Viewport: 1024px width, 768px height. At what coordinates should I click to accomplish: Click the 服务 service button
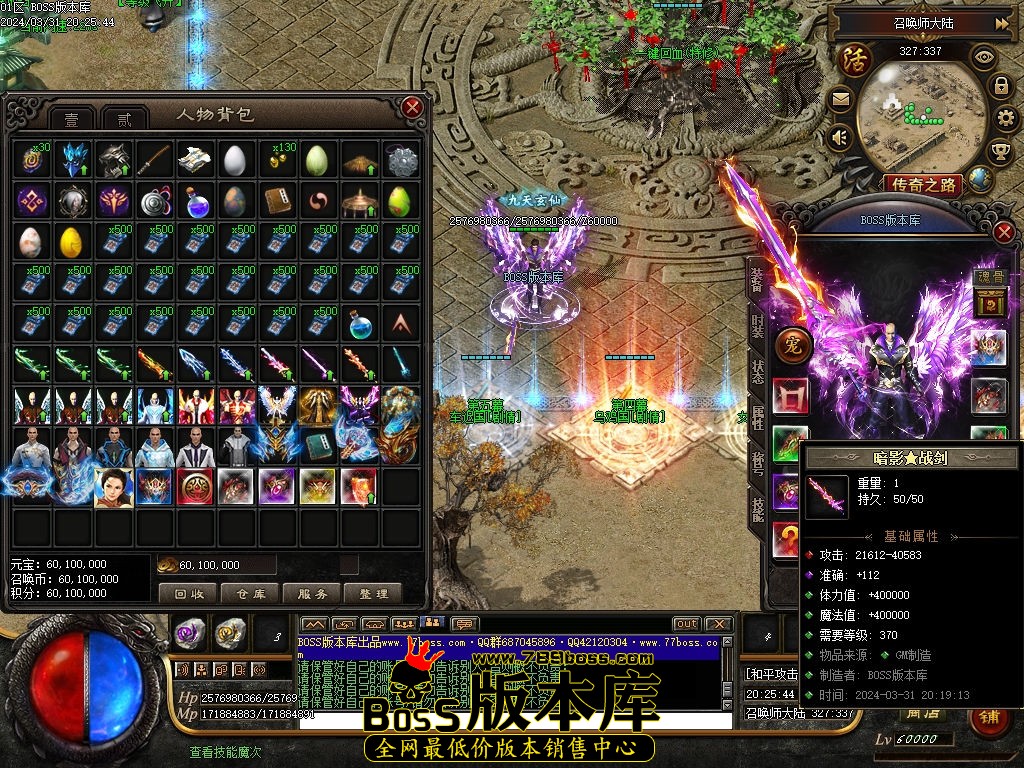pos(312,593)
